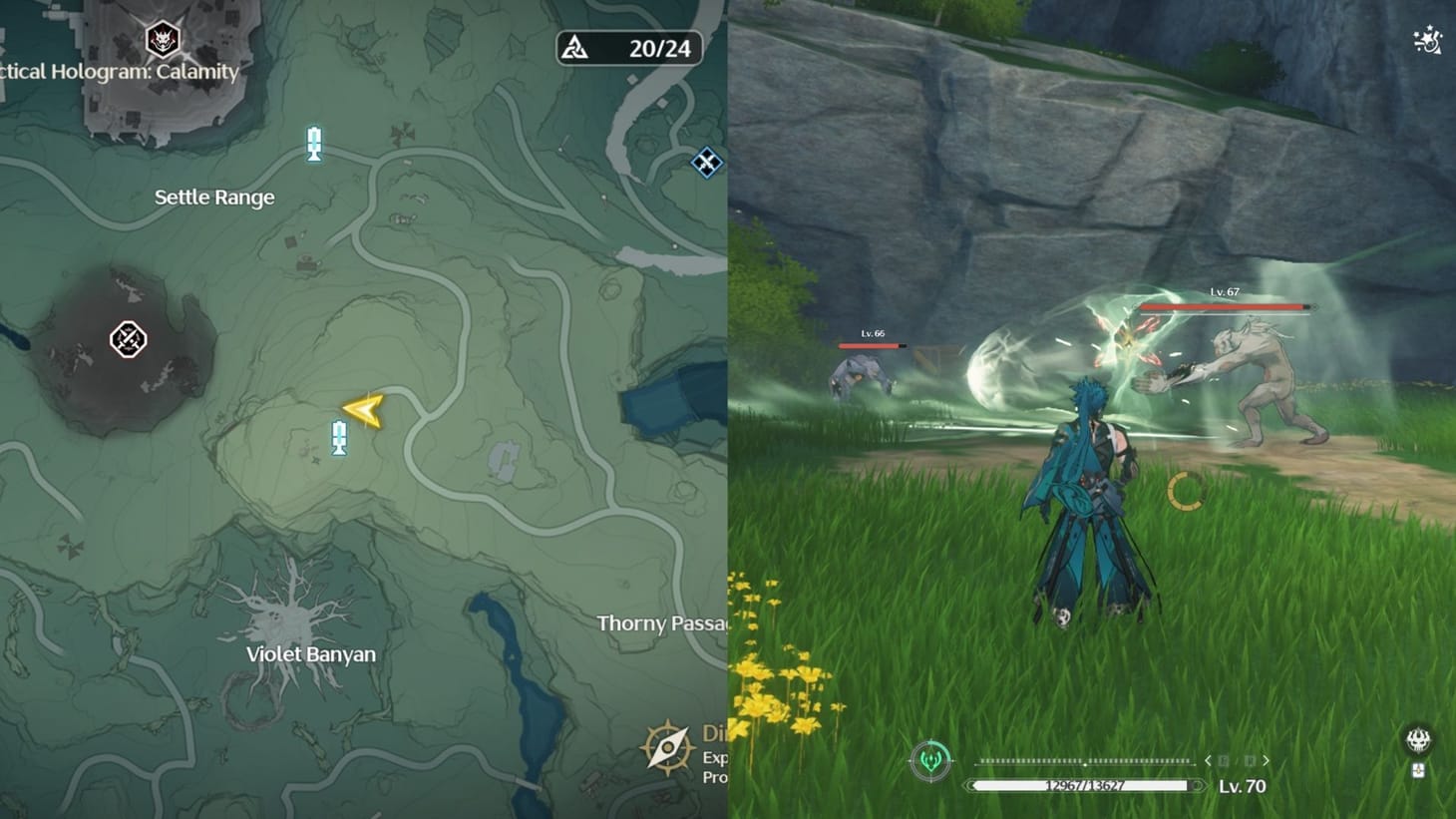Select the blue diamond waypoint marker on map
Screen dimensions: 1456x819
coord(706,164)
